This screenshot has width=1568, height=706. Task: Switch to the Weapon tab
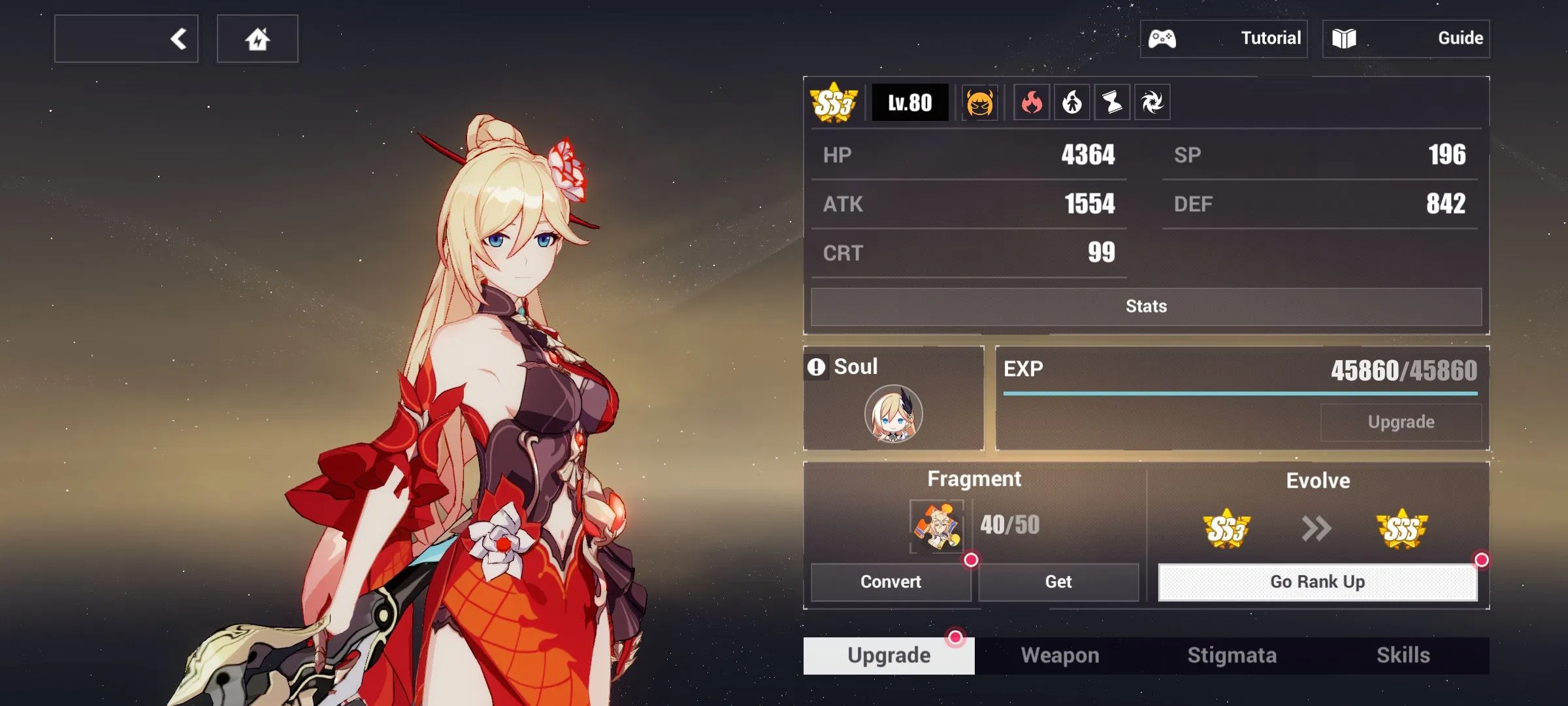pos(1060,656)
